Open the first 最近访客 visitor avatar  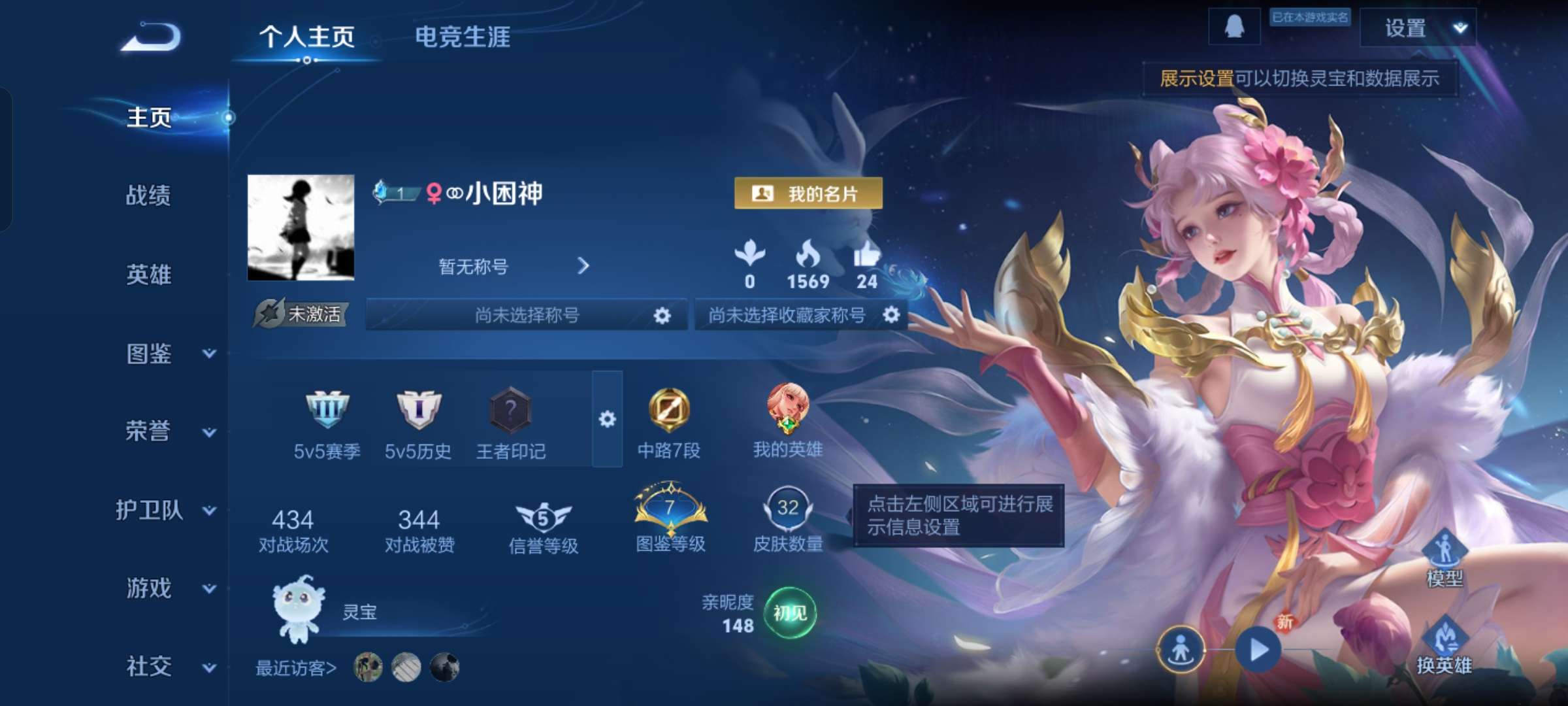pyautogui.click(x=368, y=669)
